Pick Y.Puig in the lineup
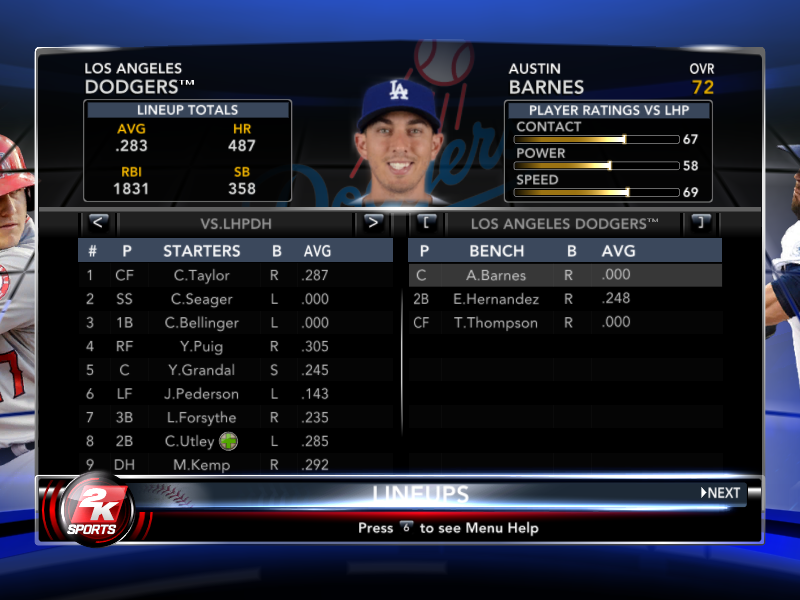Viewport: 800px width, 600px height. 202,346
